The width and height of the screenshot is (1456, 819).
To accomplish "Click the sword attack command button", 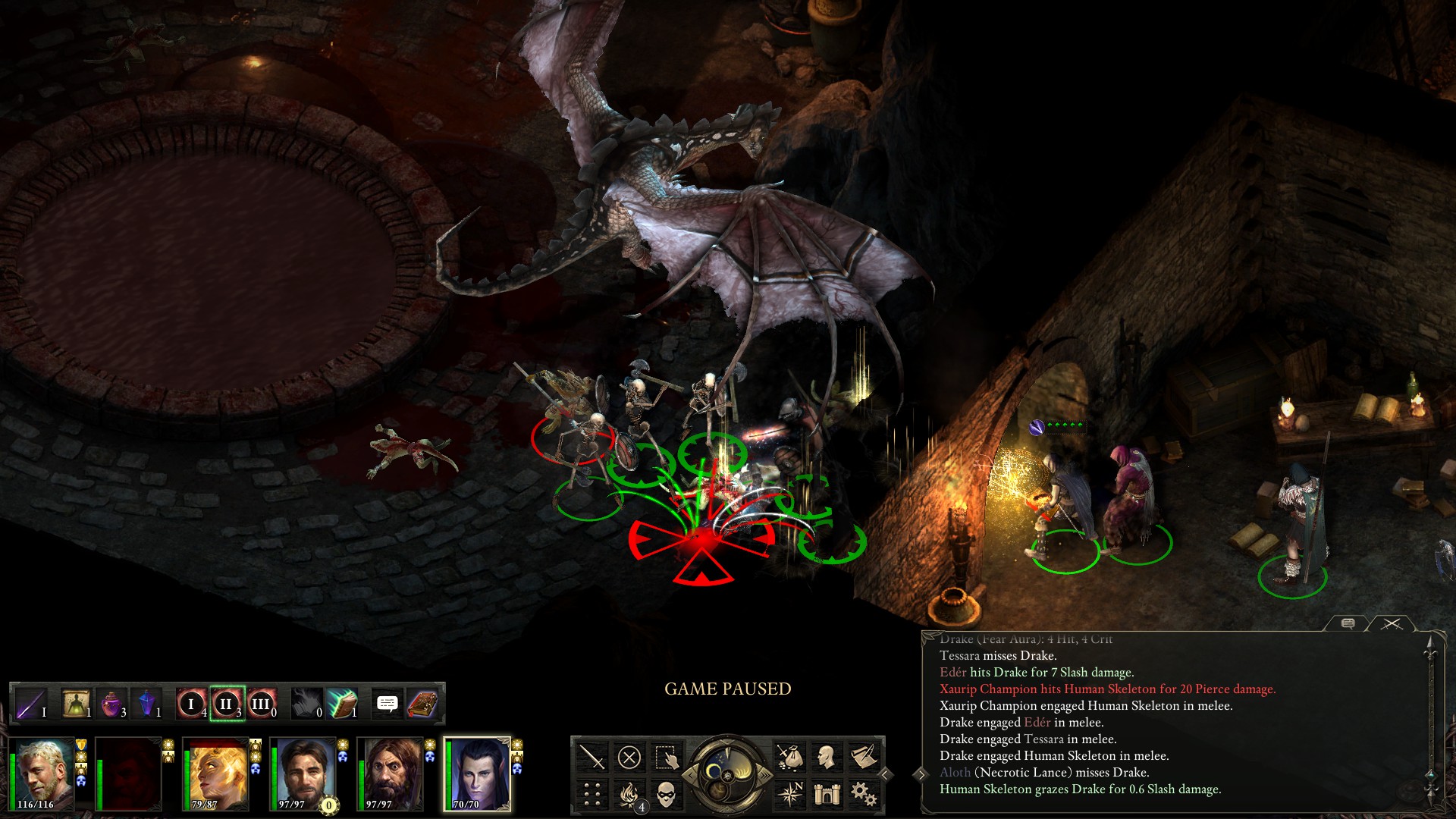I will [592, 757].
